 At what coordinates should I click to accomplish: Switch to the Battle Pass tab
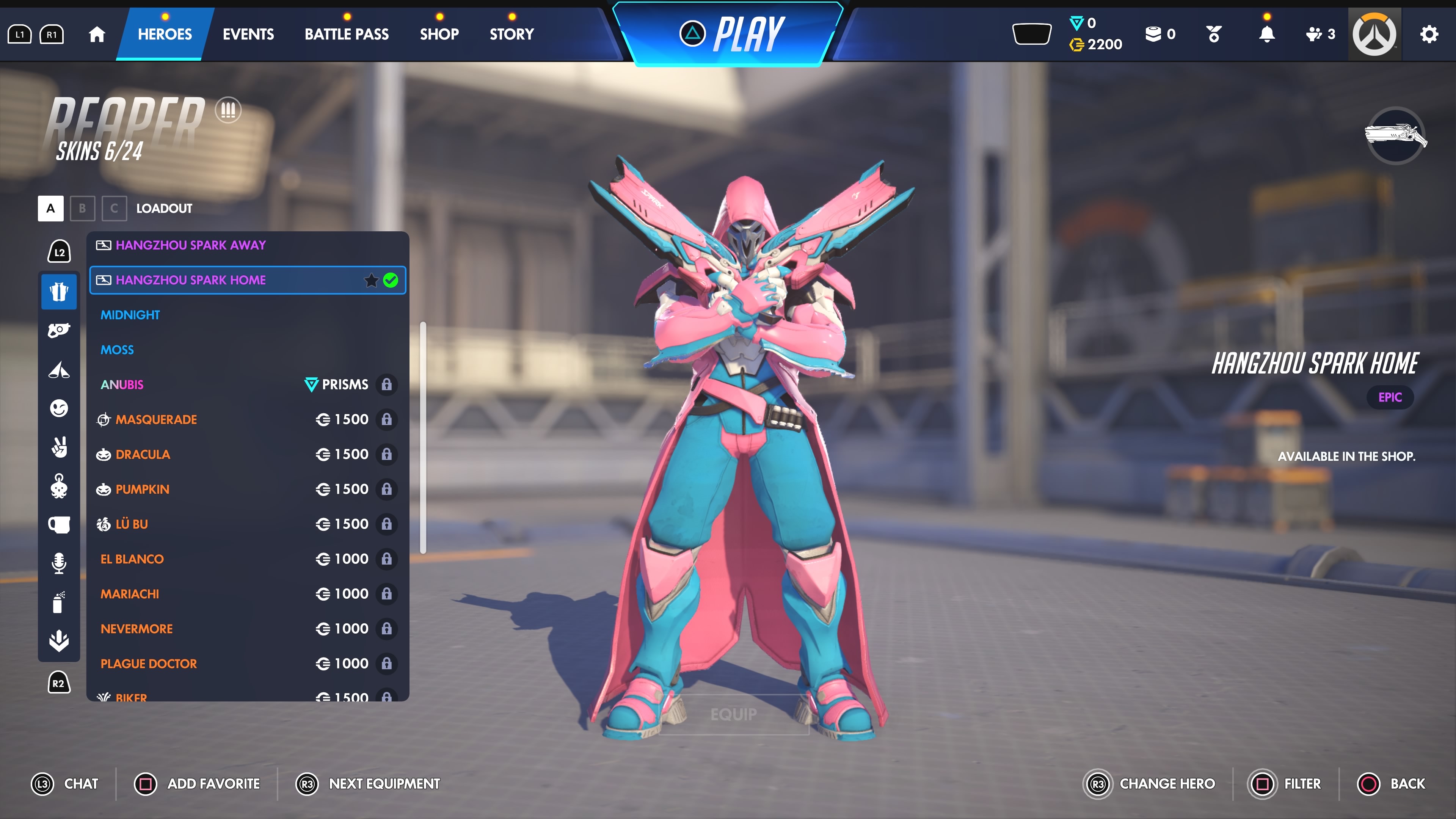(347, 34)
